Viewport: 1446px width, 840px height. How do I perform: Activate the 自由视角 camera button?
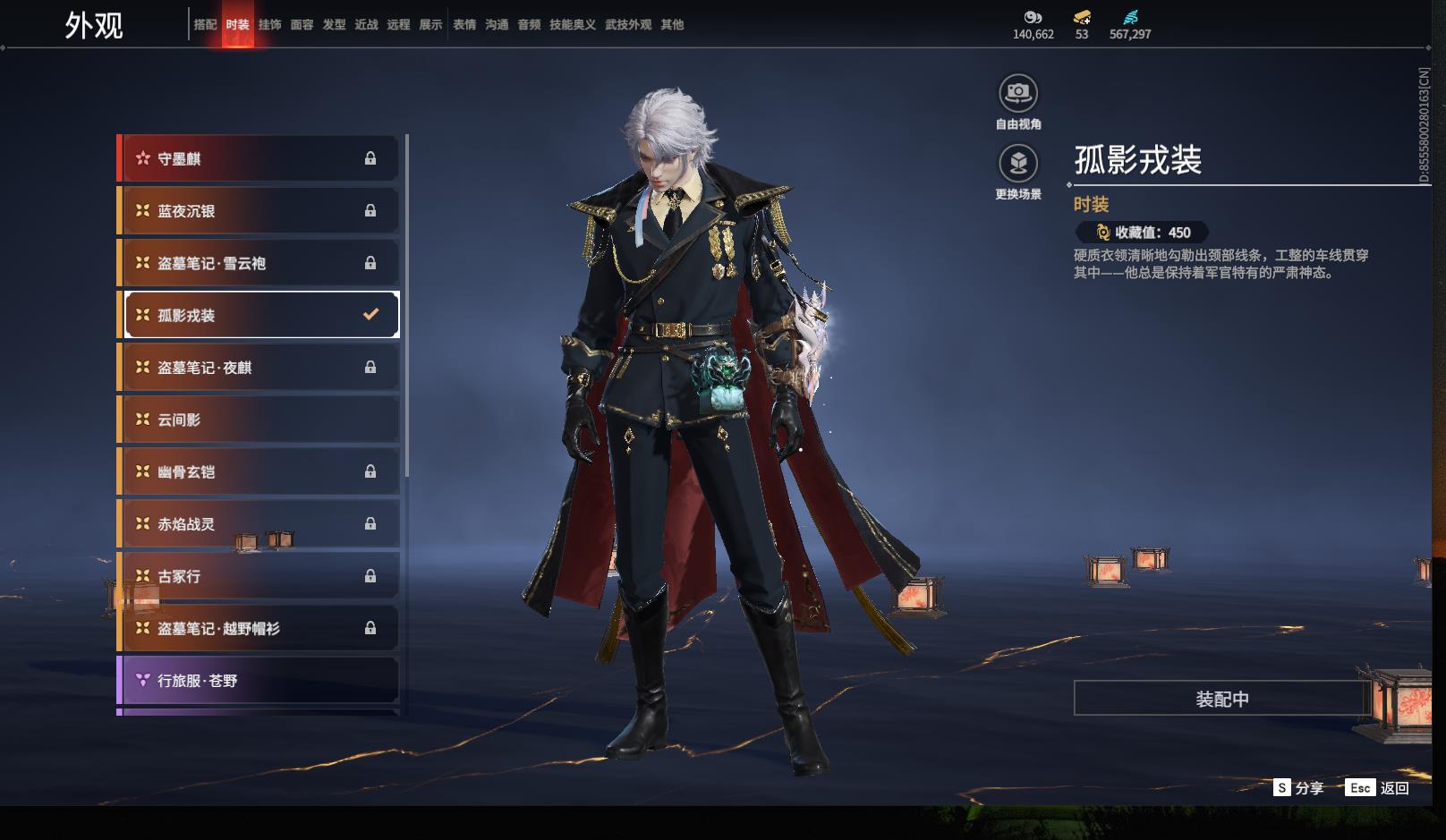1018,93
